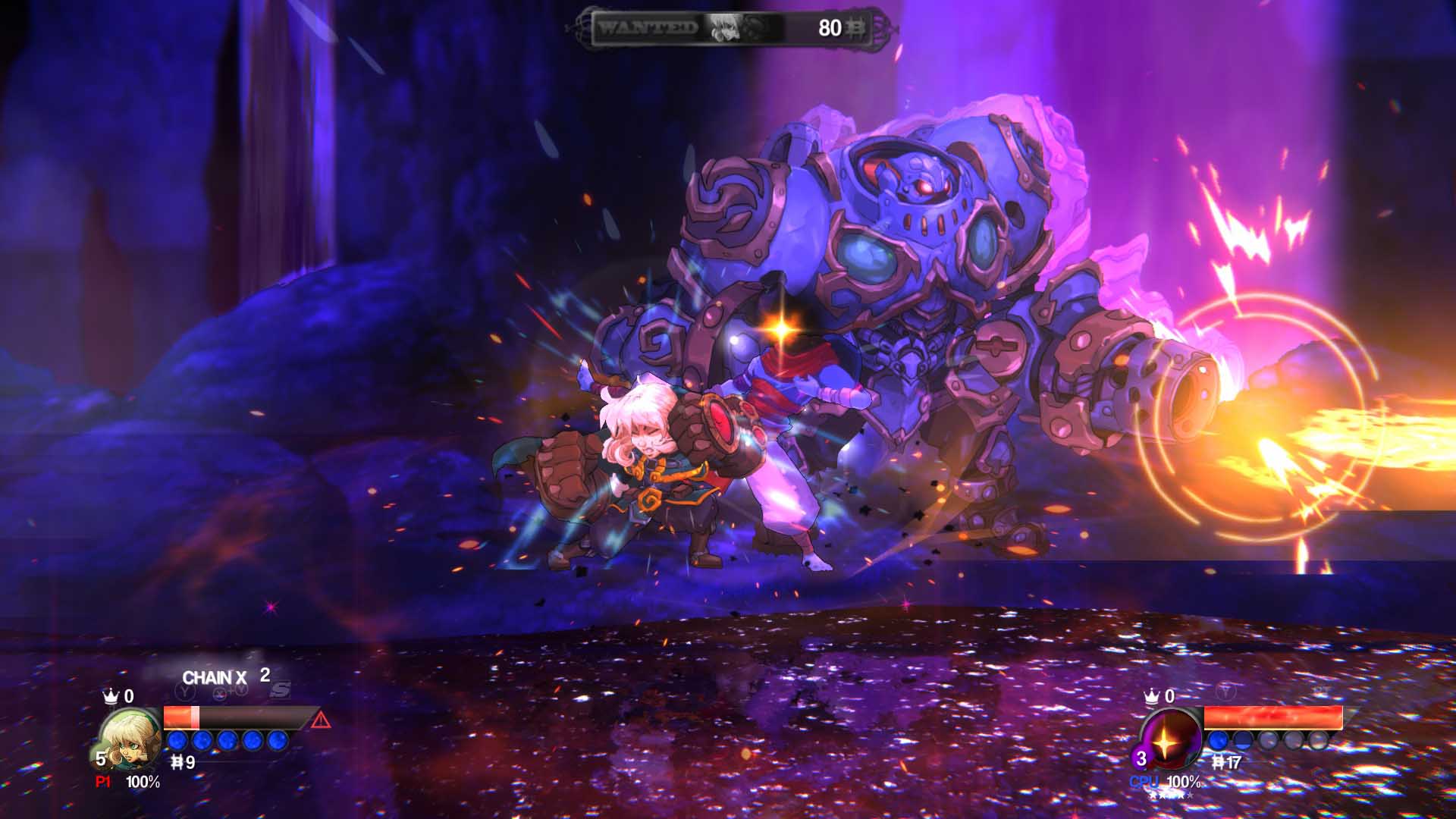The width and height of the screenshot is (1456, 819).
Task: Click the crown score icon above P1 portrait
Action: click(x=111, y=695)
